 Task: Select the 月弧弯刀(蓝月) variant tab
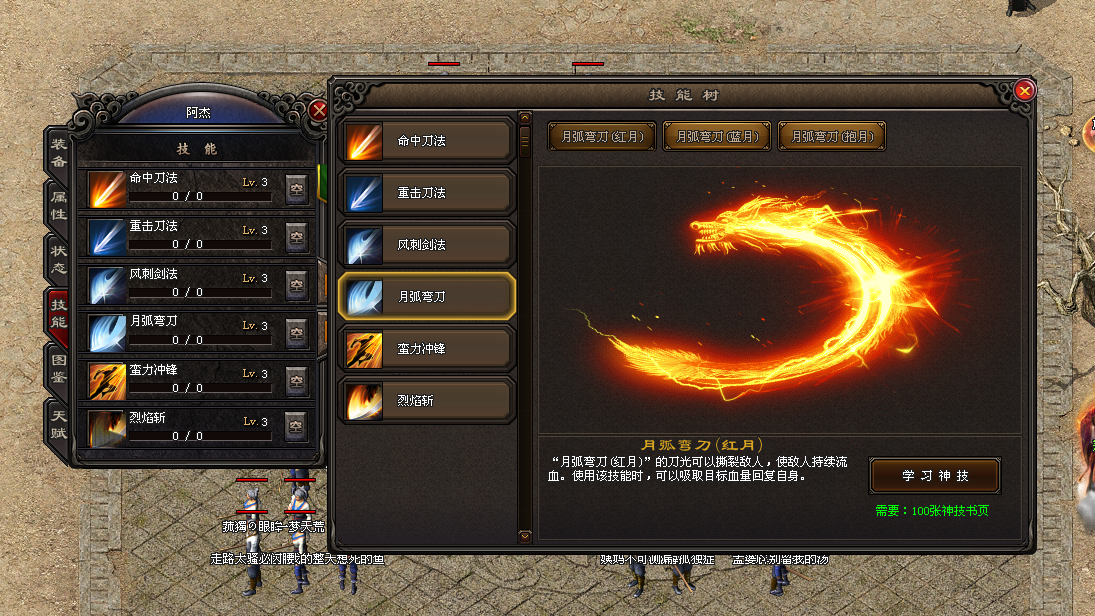point(717,136)
